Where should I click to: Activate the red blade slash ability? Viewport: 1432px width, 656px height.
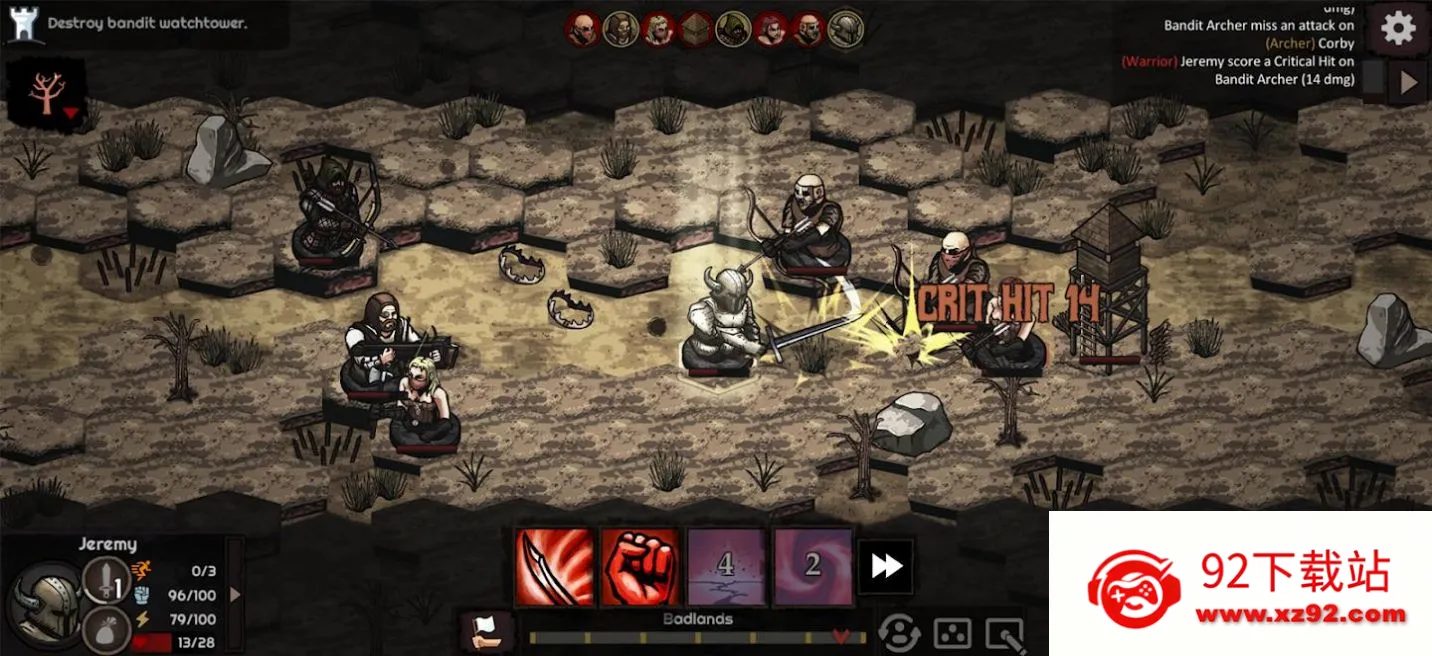pos(555,567)
